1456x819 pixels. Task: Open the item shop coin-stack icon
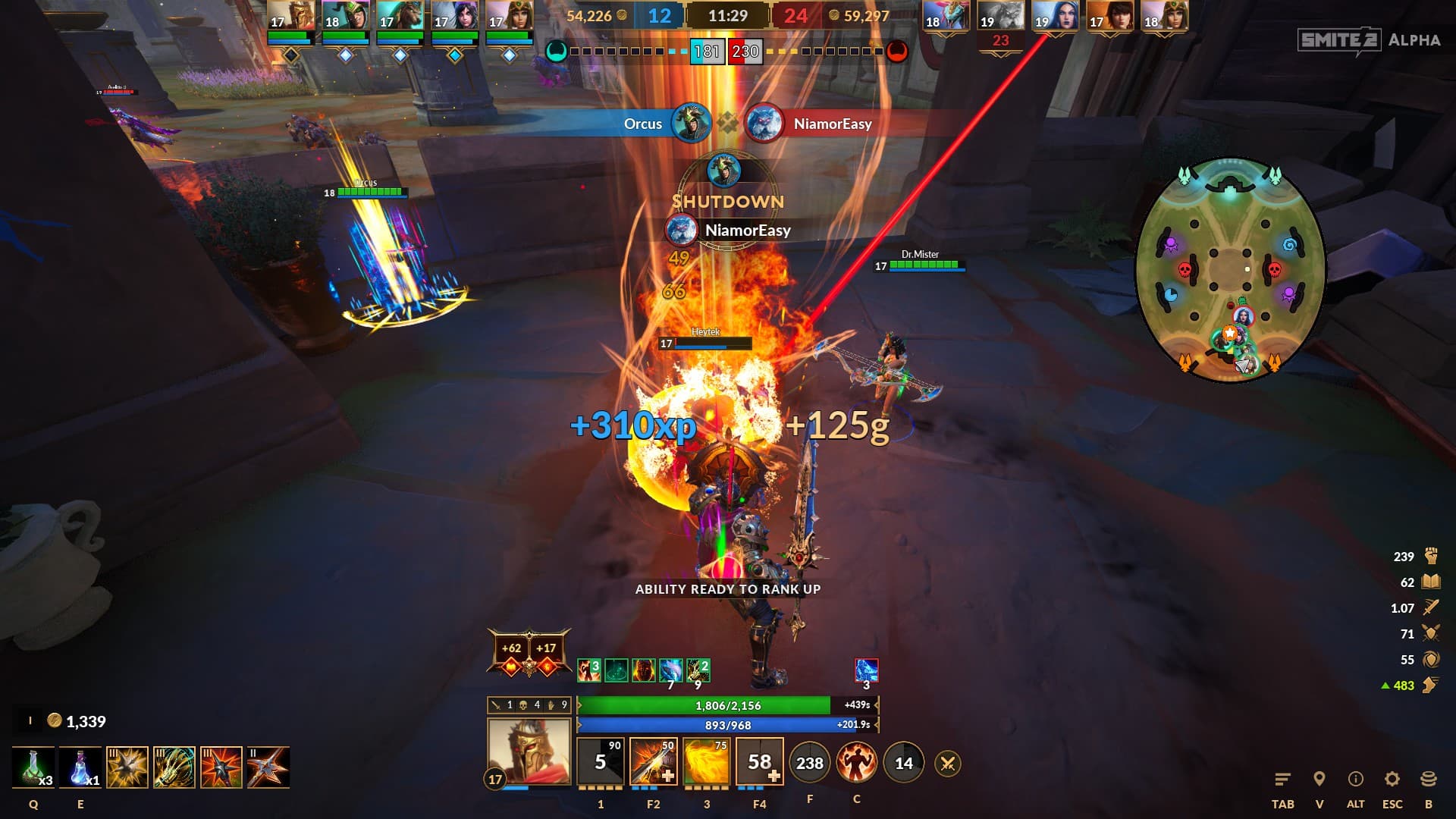[1429, 780]
